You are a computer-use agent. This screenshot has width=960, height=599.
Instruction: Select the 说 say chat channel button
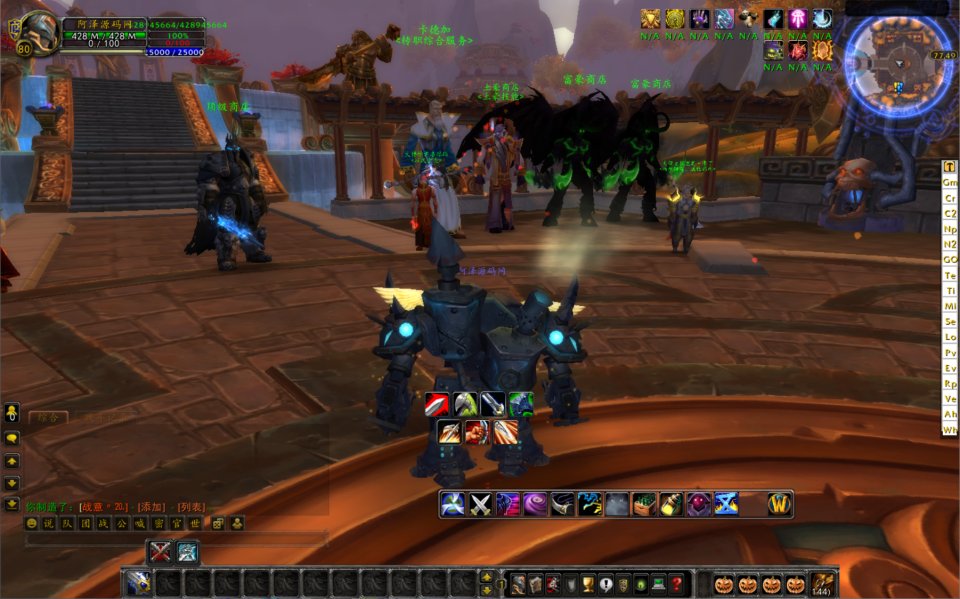pyautogui.click(x=48, y=523)
